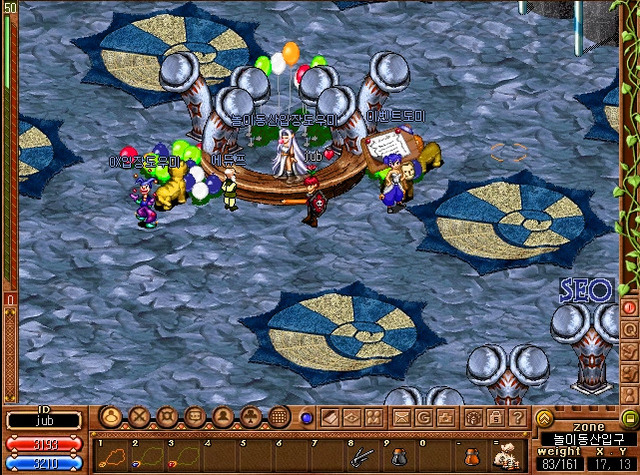
Task: Click the crossed swords round button
Action: point(139,416)
